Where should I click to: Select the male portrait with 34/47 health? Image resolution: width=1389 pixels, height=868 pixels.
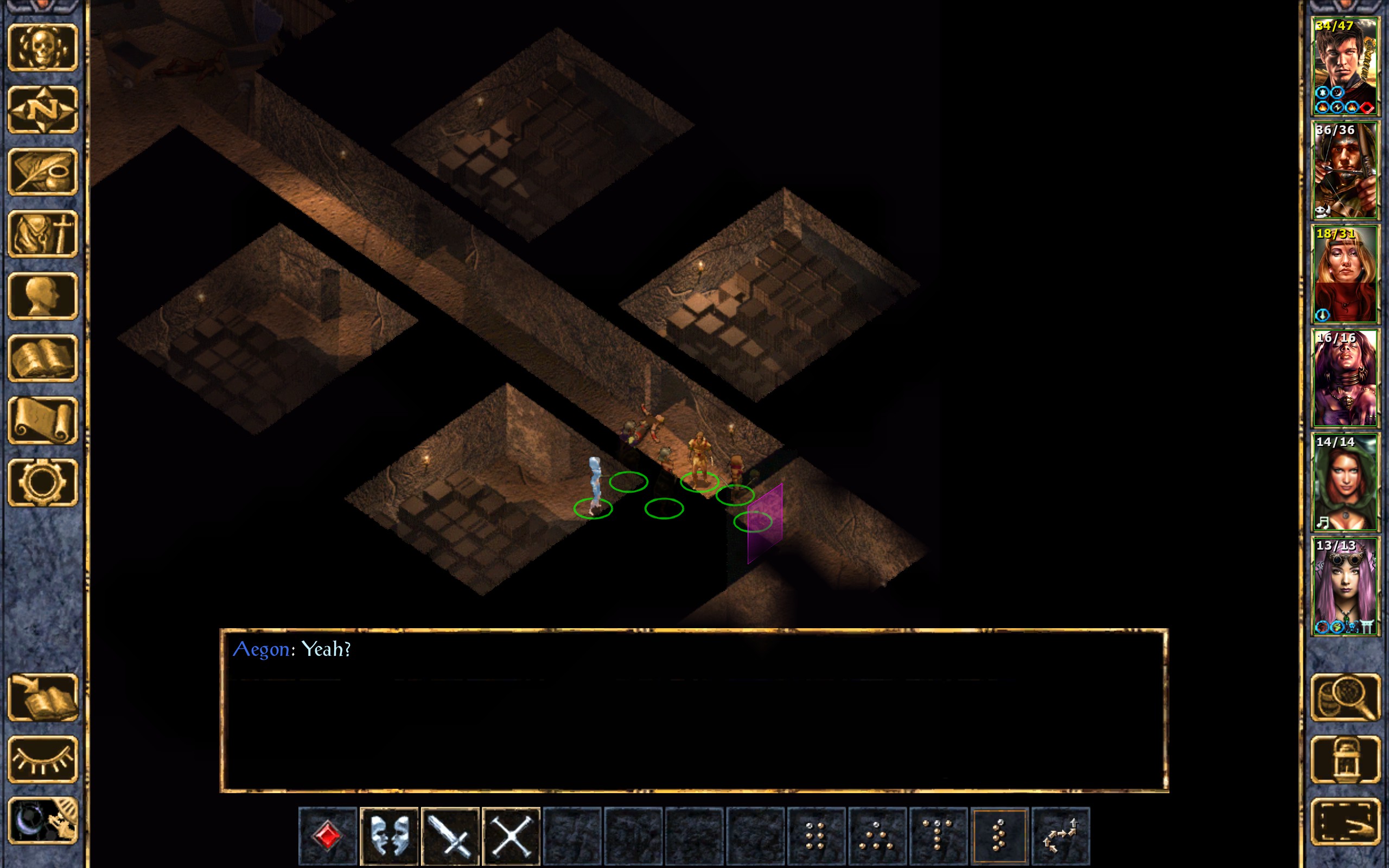point(1345,67)
